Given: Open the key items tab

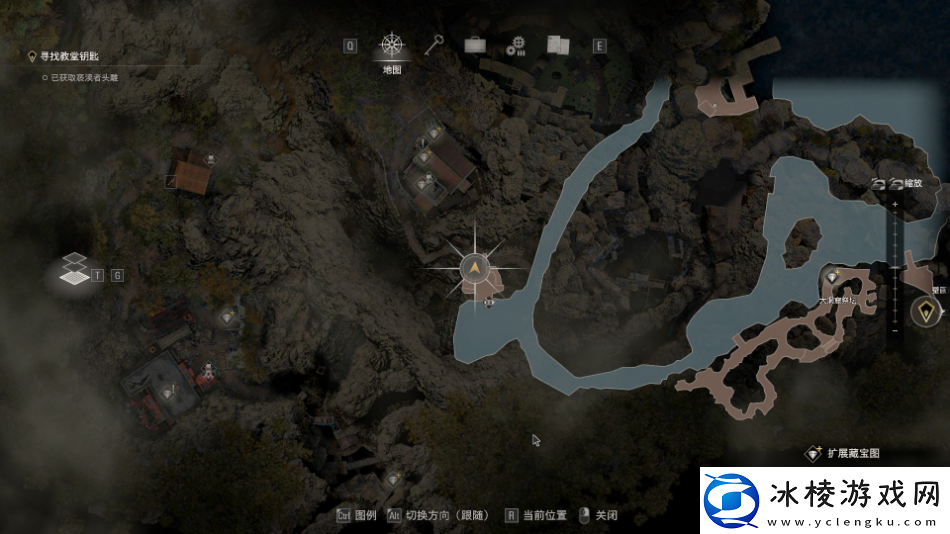Looking at the screenshot, I should (x=433, y=45).
